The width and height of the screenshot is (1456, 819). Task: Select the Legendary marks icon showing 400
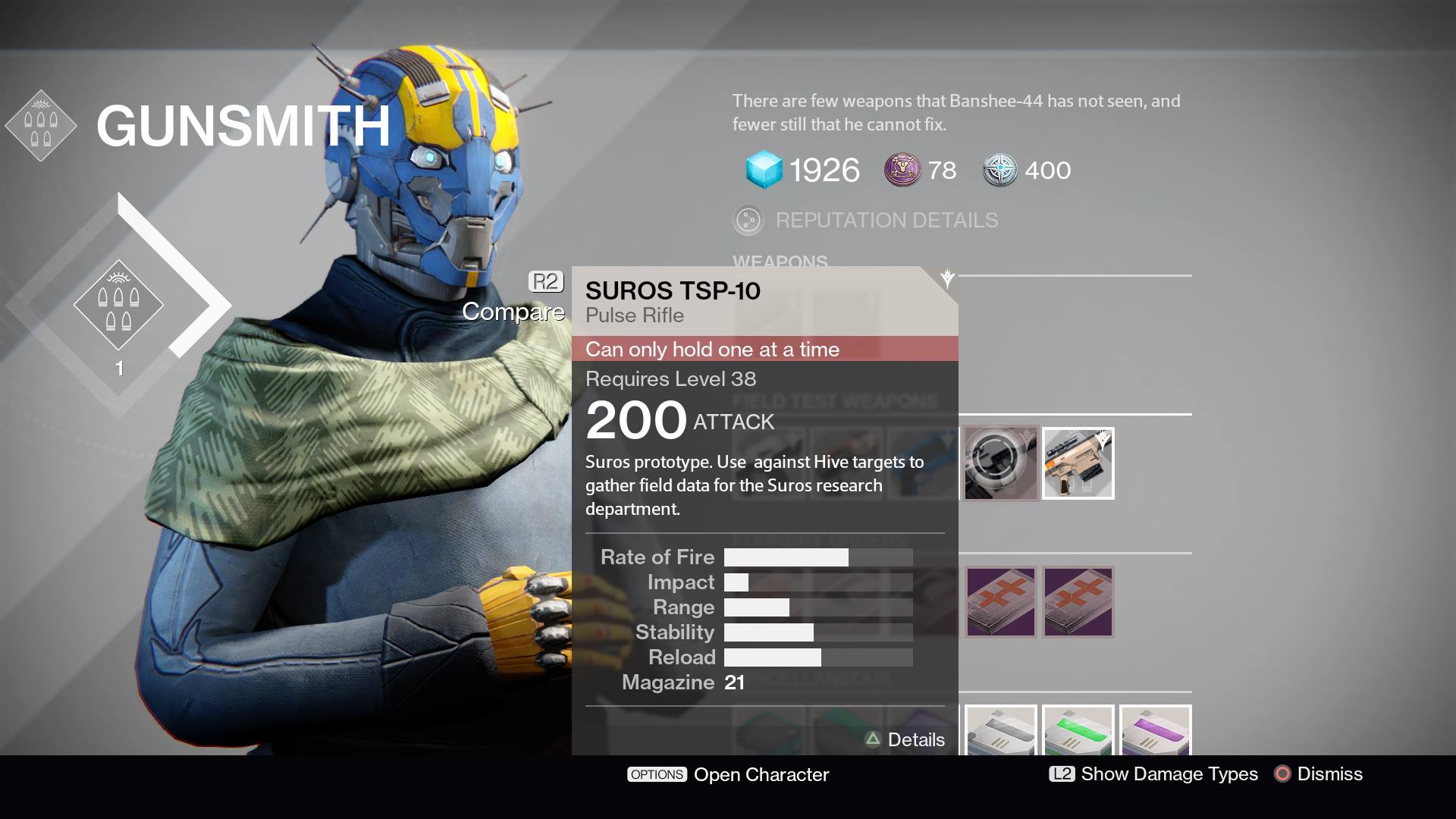click(1001, 169)
